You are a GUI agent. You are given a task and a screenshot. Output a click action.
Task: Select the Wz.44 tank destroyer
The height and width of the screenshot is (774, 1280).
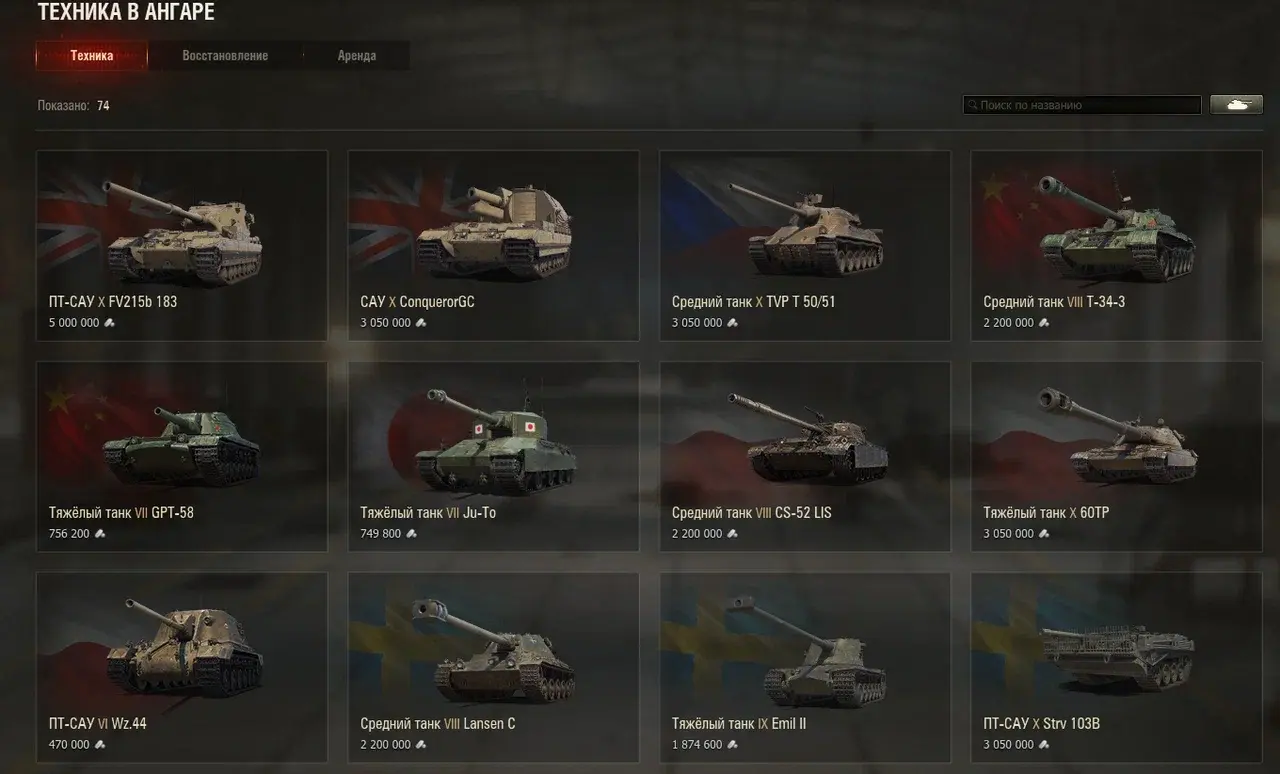(x=182, y=667)
